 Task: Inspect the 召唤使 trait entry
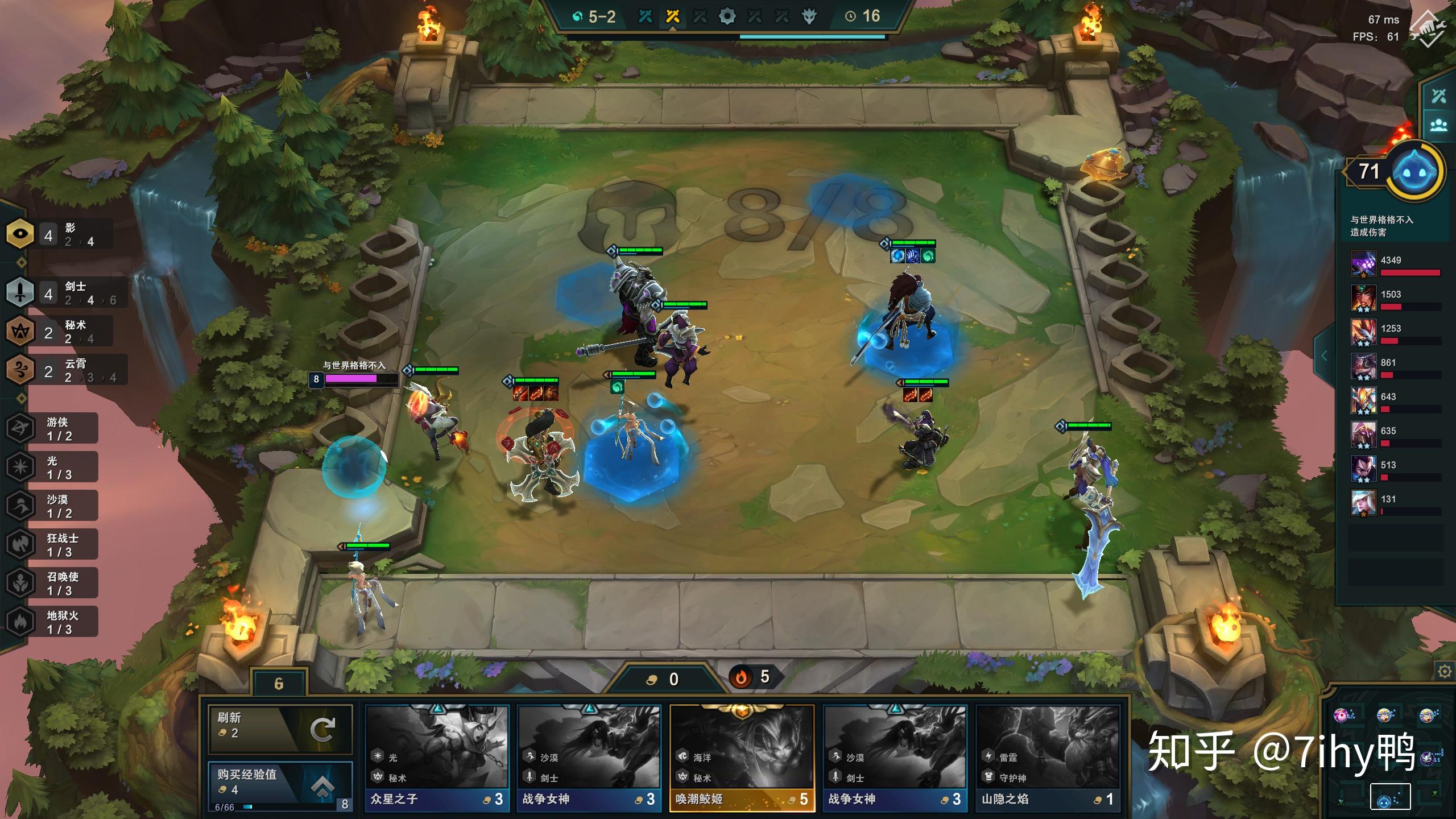pyautogui.click(x=51, y=584)
